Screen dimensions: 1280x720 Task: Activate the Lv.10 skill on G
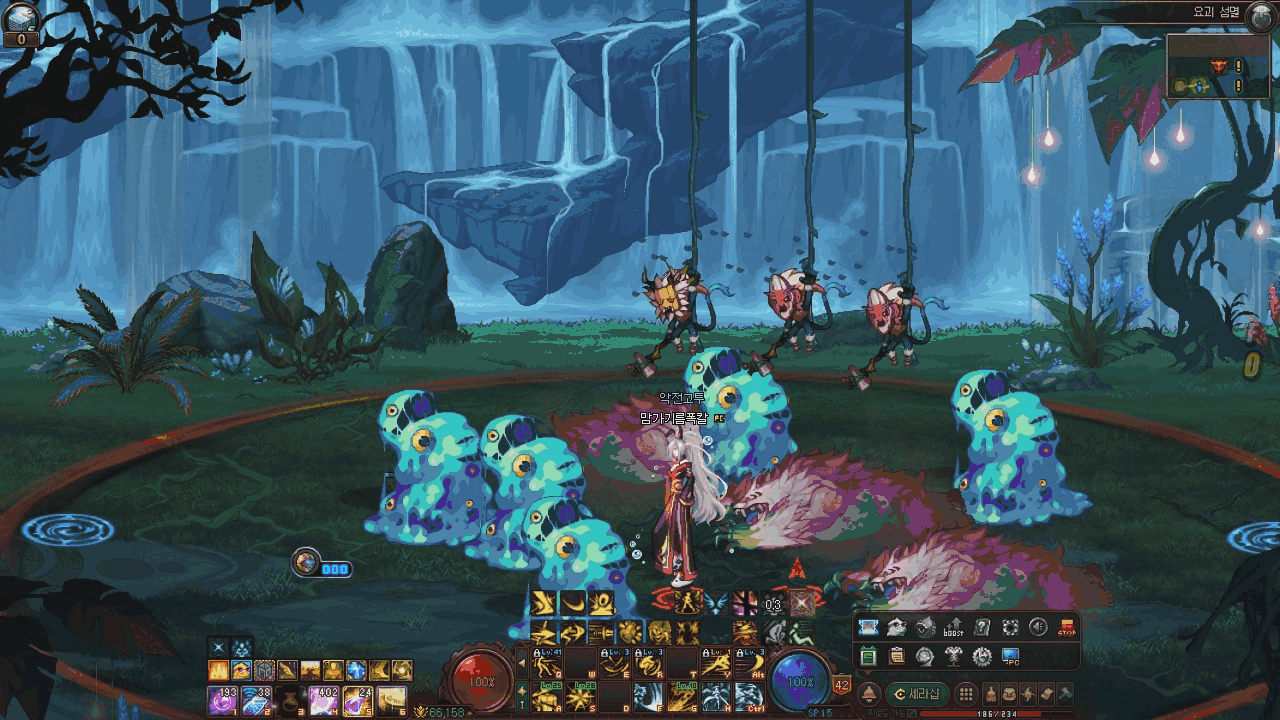pyautogui.click(x=682, y=696)
